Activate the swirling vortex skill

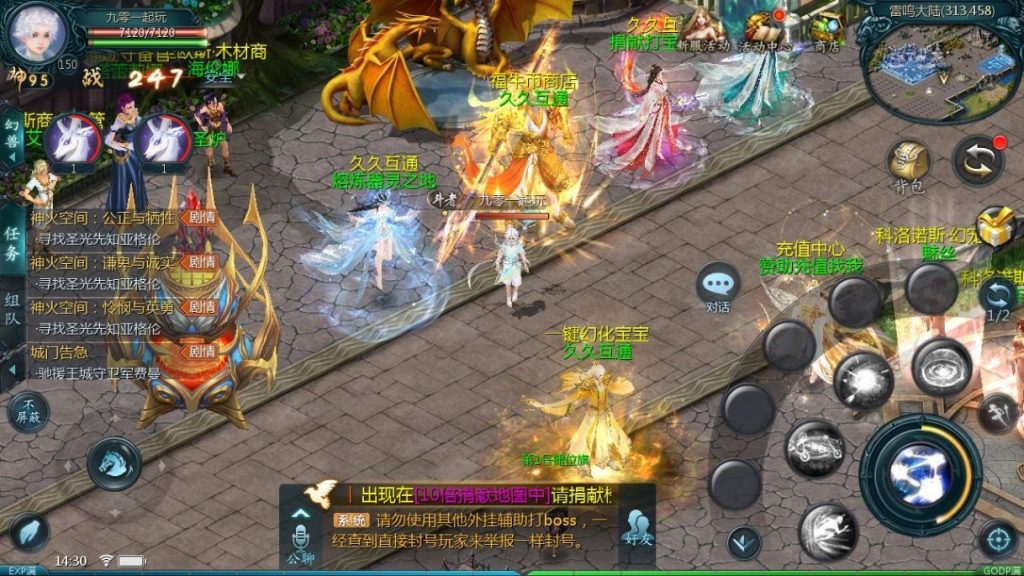[941, 366]
